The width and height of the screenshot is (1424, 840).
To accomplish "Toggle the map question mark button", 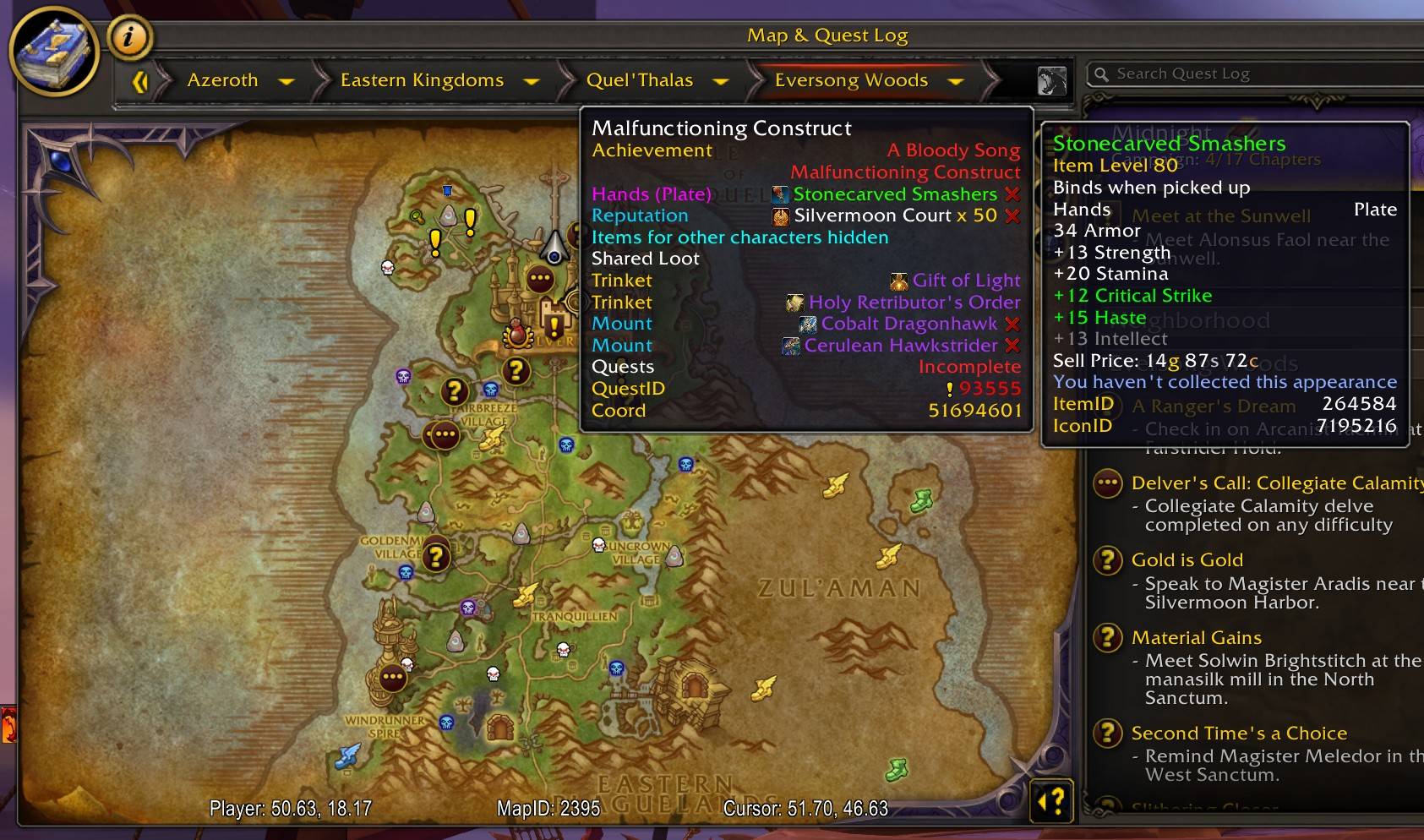I will [1052, 800].
